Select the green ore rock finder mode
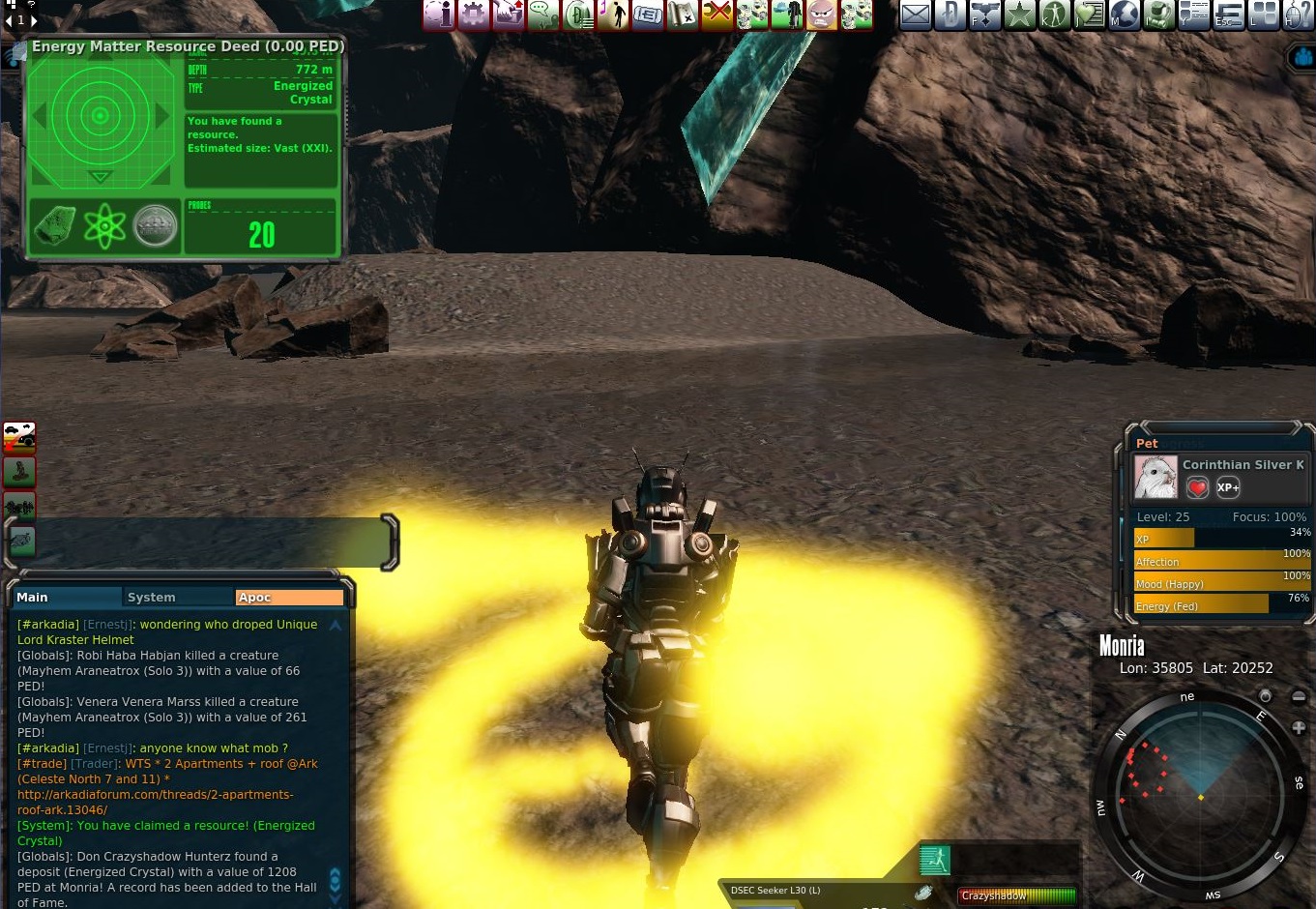 55,227
